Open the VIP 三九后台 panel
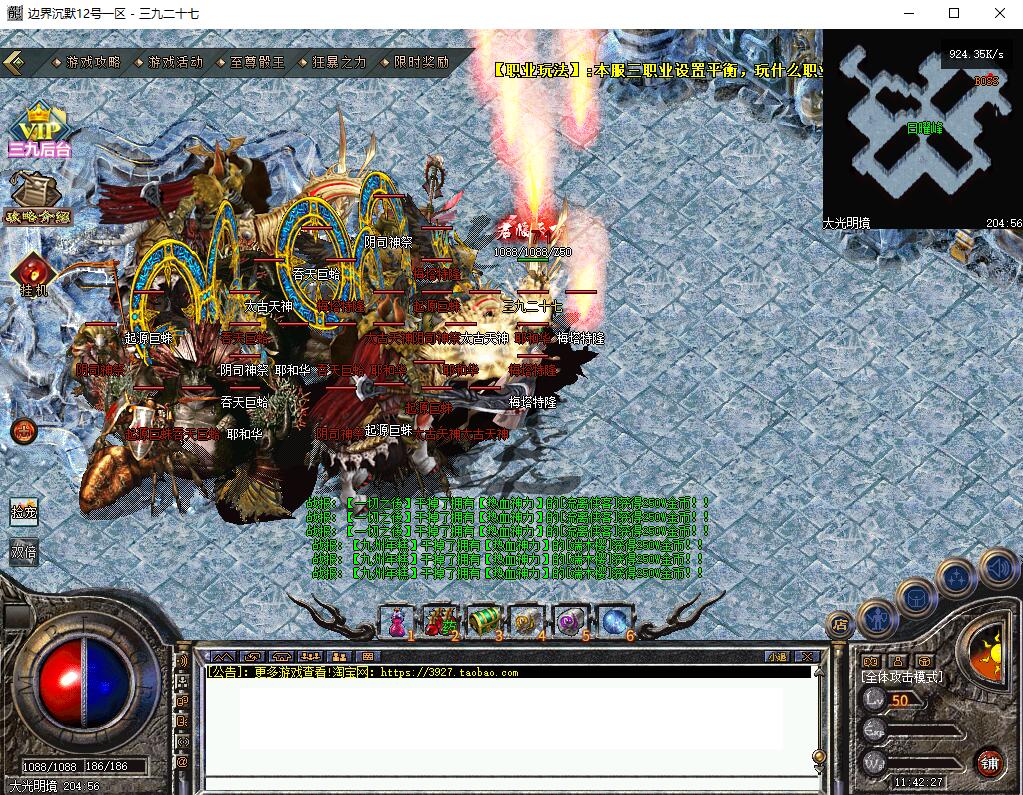1023x795 pixels. 39,130
